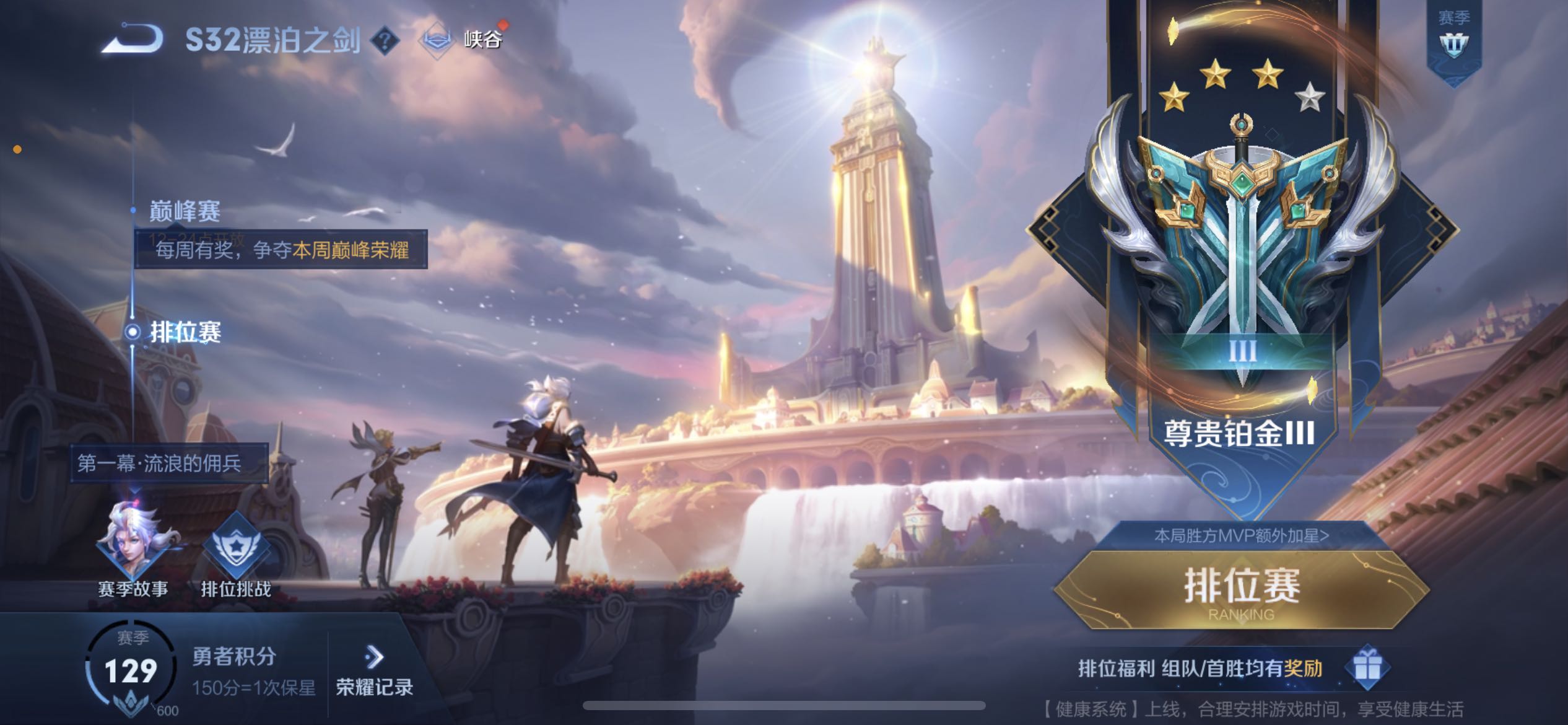The image size is (1568, 725).
Task: Show the MVP extra star info banner
Action: pos(1241,535)
